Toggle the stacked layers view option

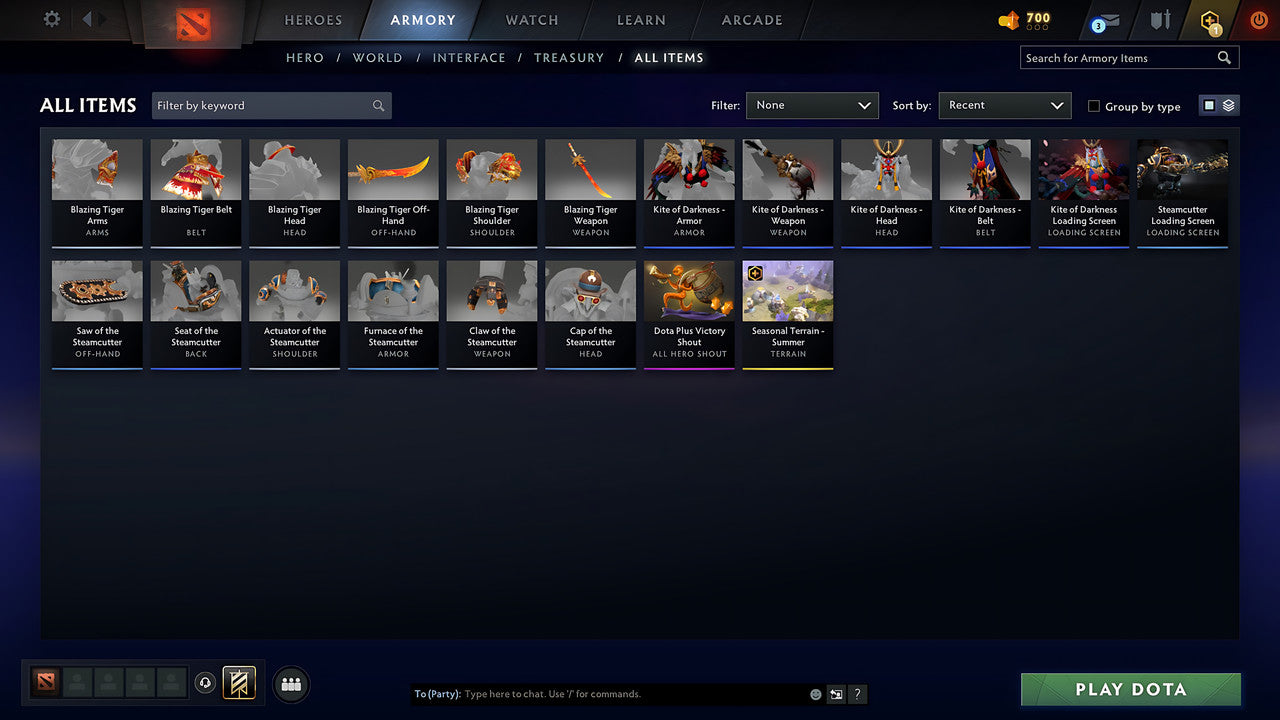pyautogui.click(x=1228, y=104)
